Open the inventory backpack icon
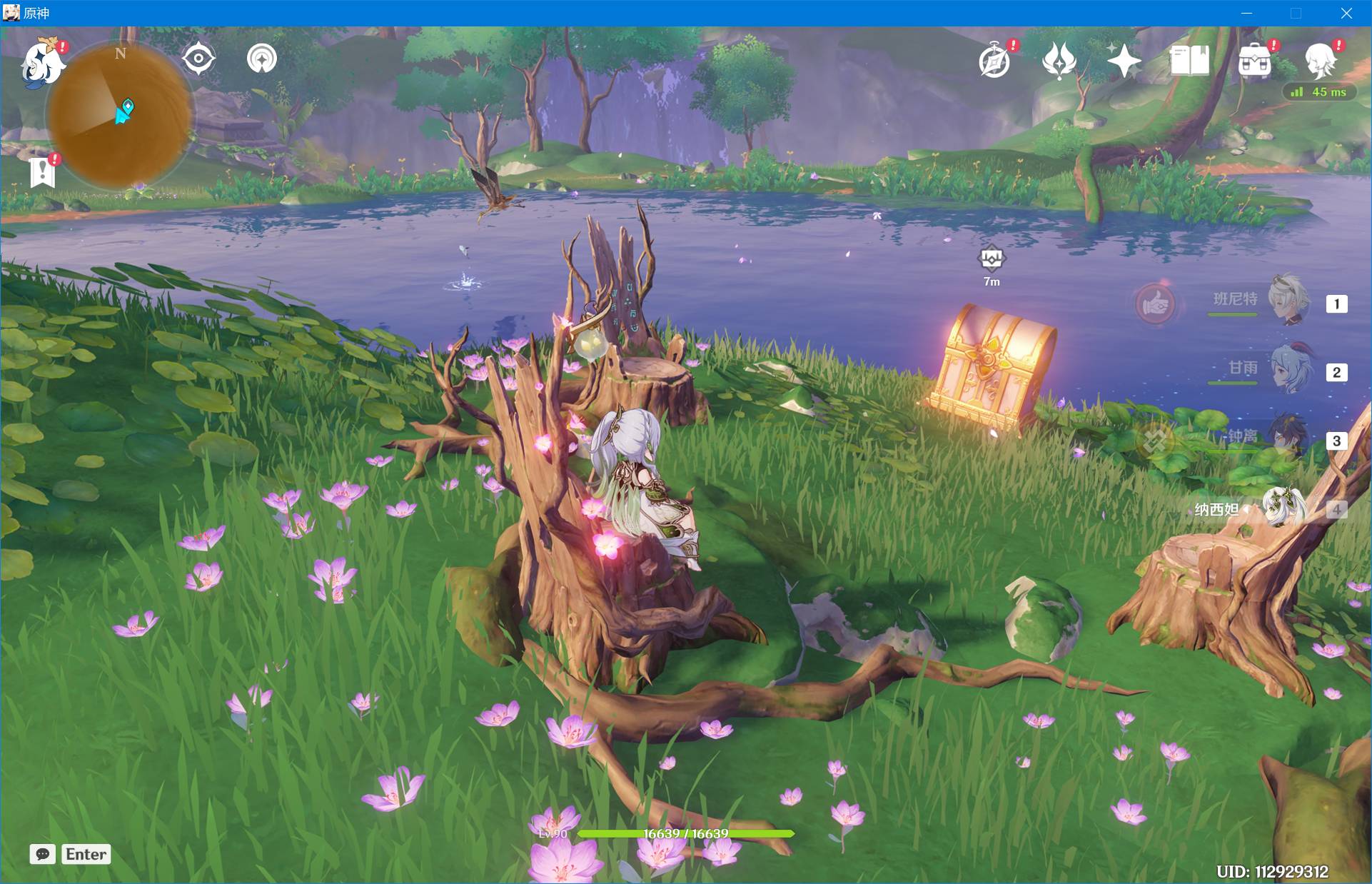The width and height of the screenshot is (1372, 884). pos(1255,61)
